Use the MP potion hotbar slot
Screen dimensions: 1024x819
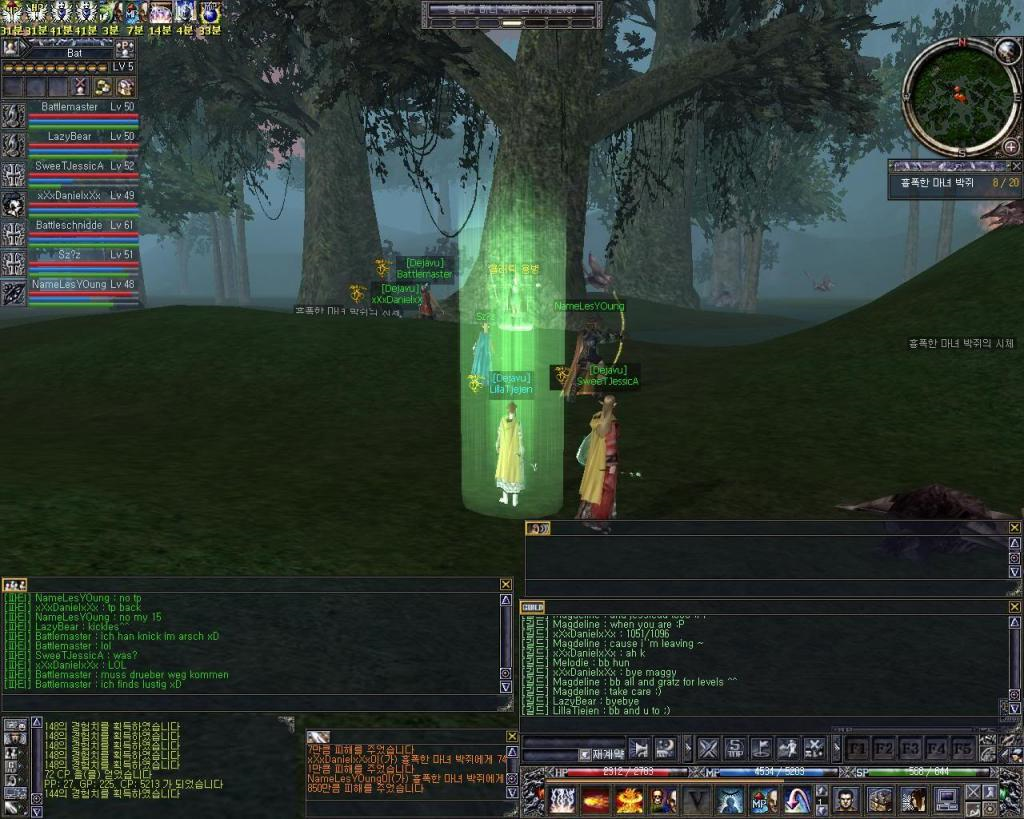tap(764, 800)
